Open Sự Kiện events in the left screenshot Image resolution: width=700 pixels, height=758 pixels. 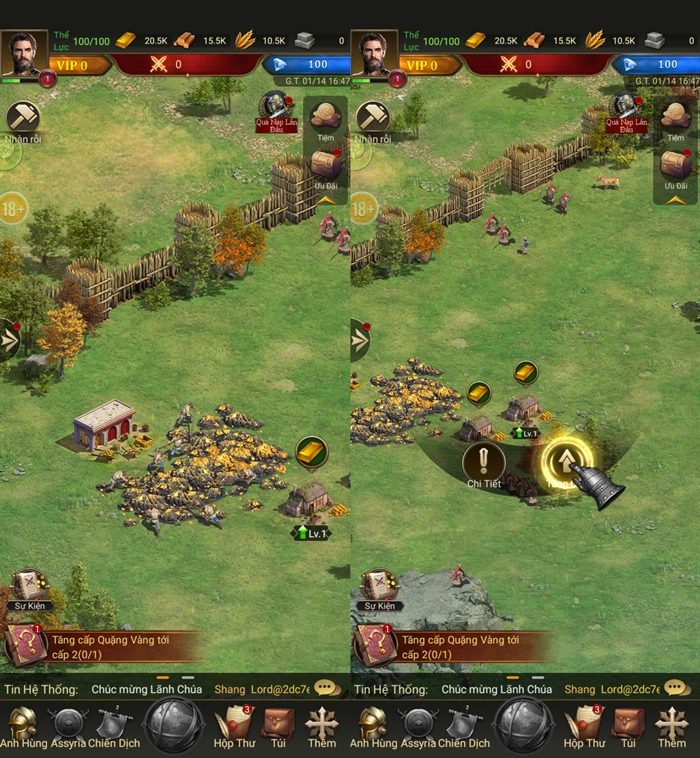pyautogui.click(x=28, y=589)
